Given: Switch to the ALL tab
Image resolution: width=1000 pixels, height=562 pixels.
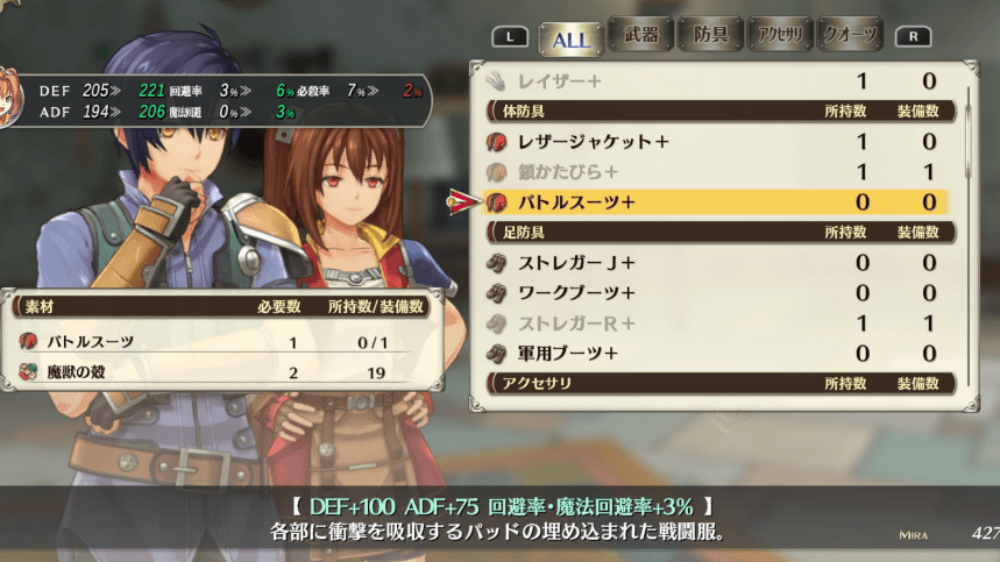Looking at the screenshot, I should (x=571, y=39).
